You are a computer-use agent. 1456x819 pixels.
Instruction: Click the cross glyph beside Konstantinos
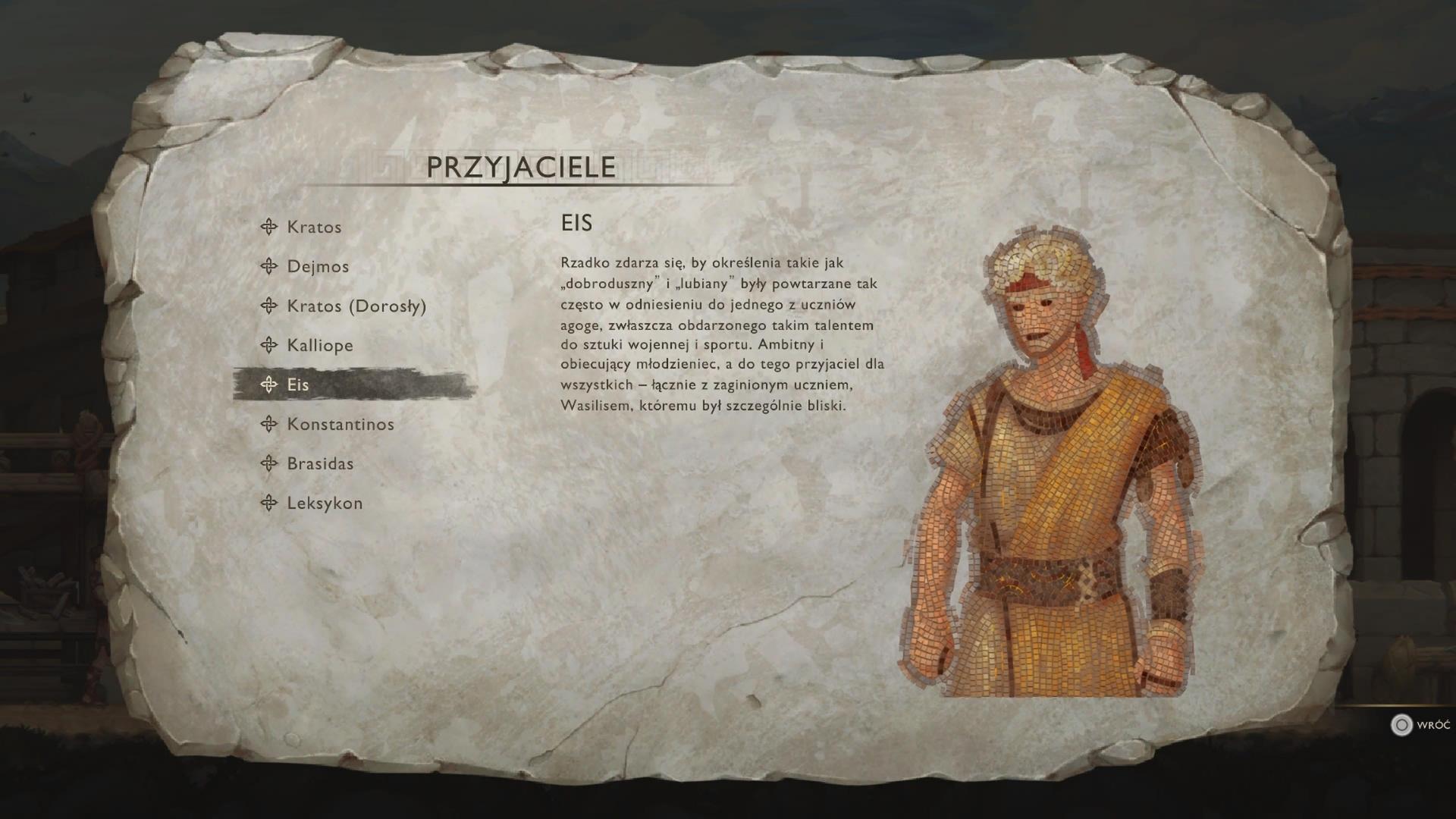click(268, 424)
